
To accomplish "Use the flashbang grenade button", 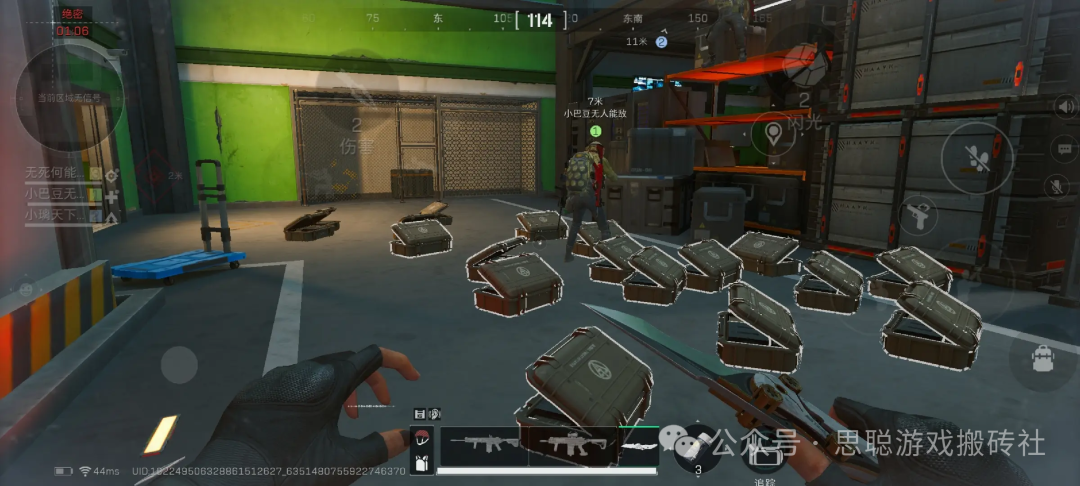I will point(803,68).
